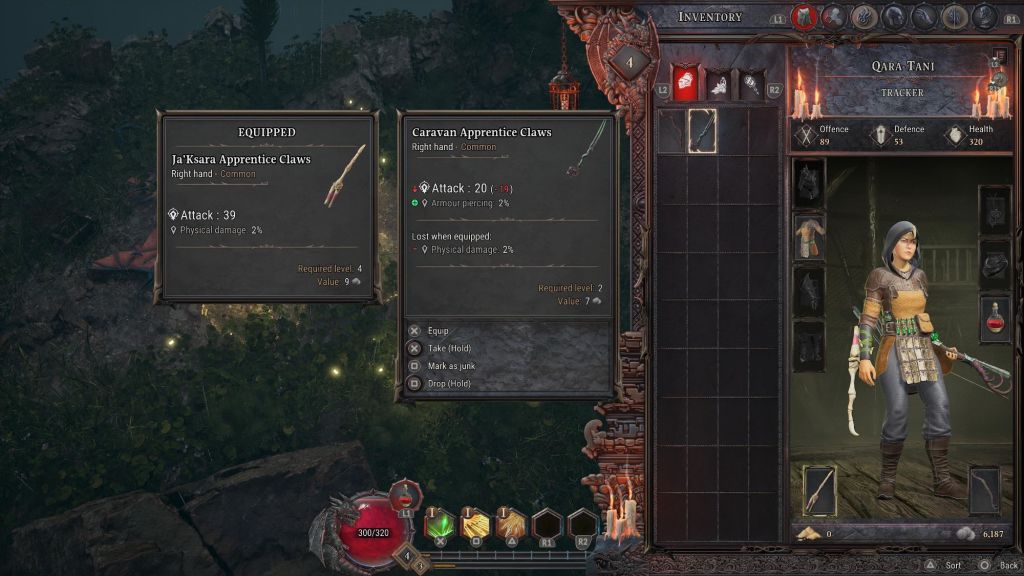Activate the orange claw strike skill on the hotbar
1024x576 pixels.
[511, 523]
